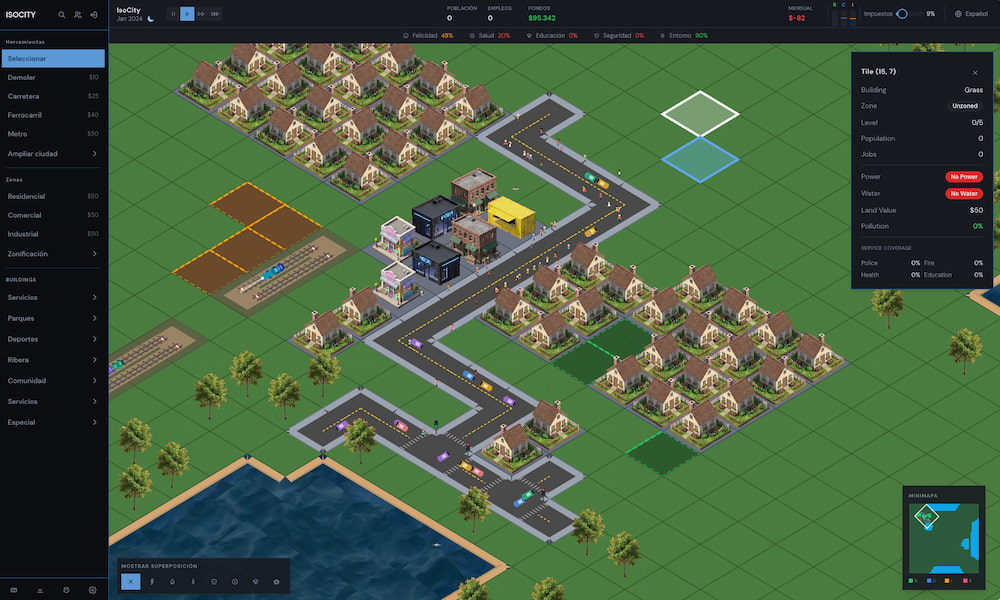
Task: Open the Zonificación submenu
Action: pos(53,254)
